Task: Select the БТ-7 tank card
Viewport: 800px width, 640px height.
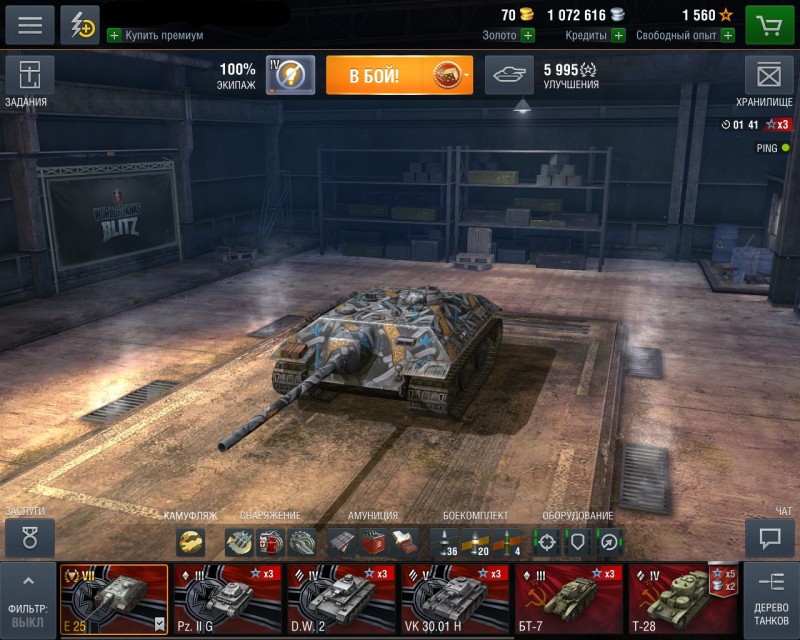Action: click(x=568, y=600)
